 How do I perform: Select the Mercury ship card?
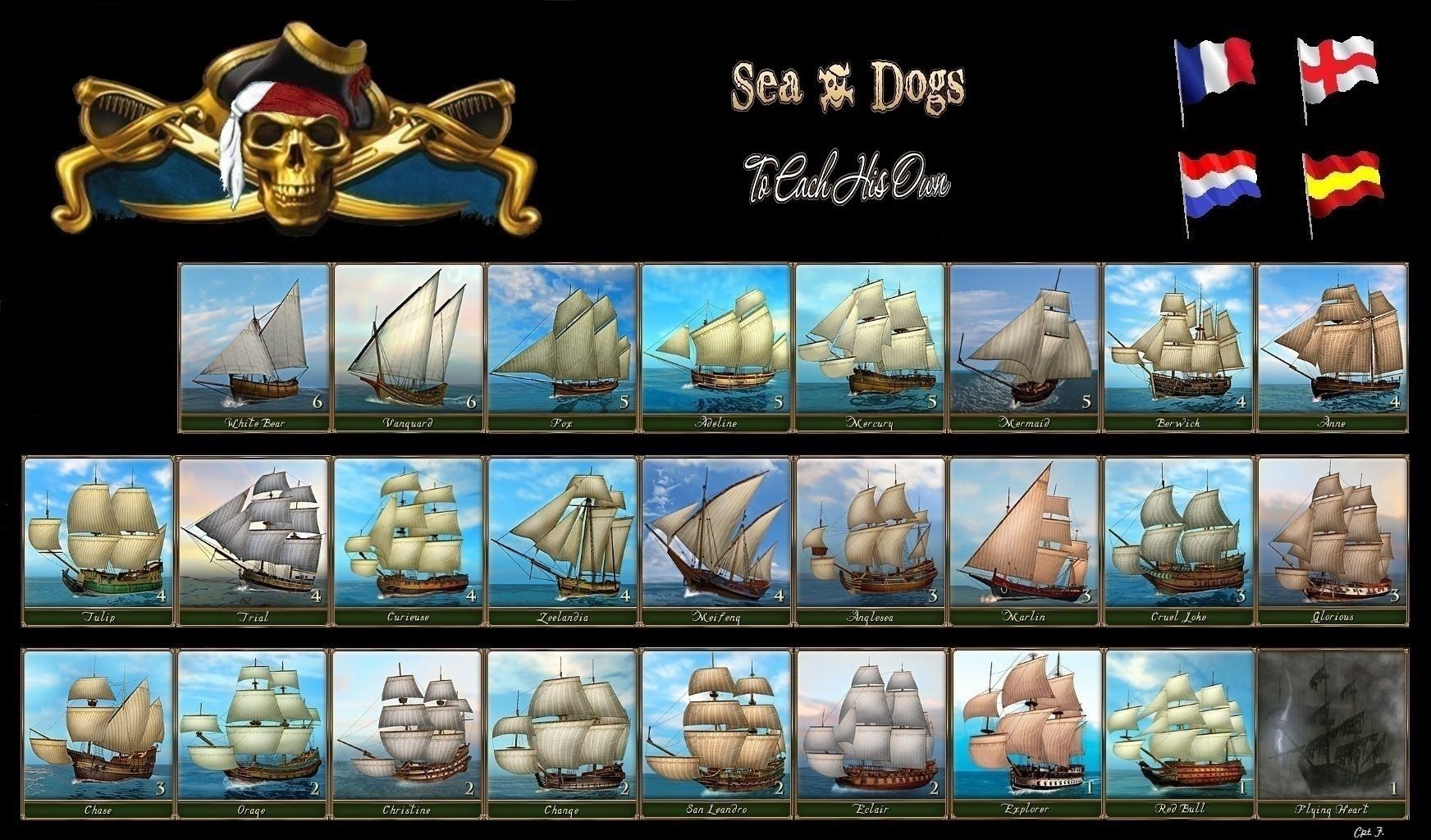pyautogui.click(x=871, y=346)
